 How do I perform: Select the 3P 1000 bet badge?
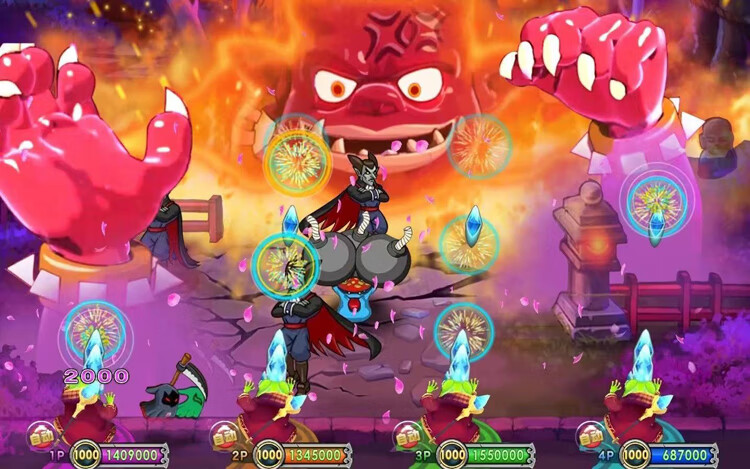(452, 455)
